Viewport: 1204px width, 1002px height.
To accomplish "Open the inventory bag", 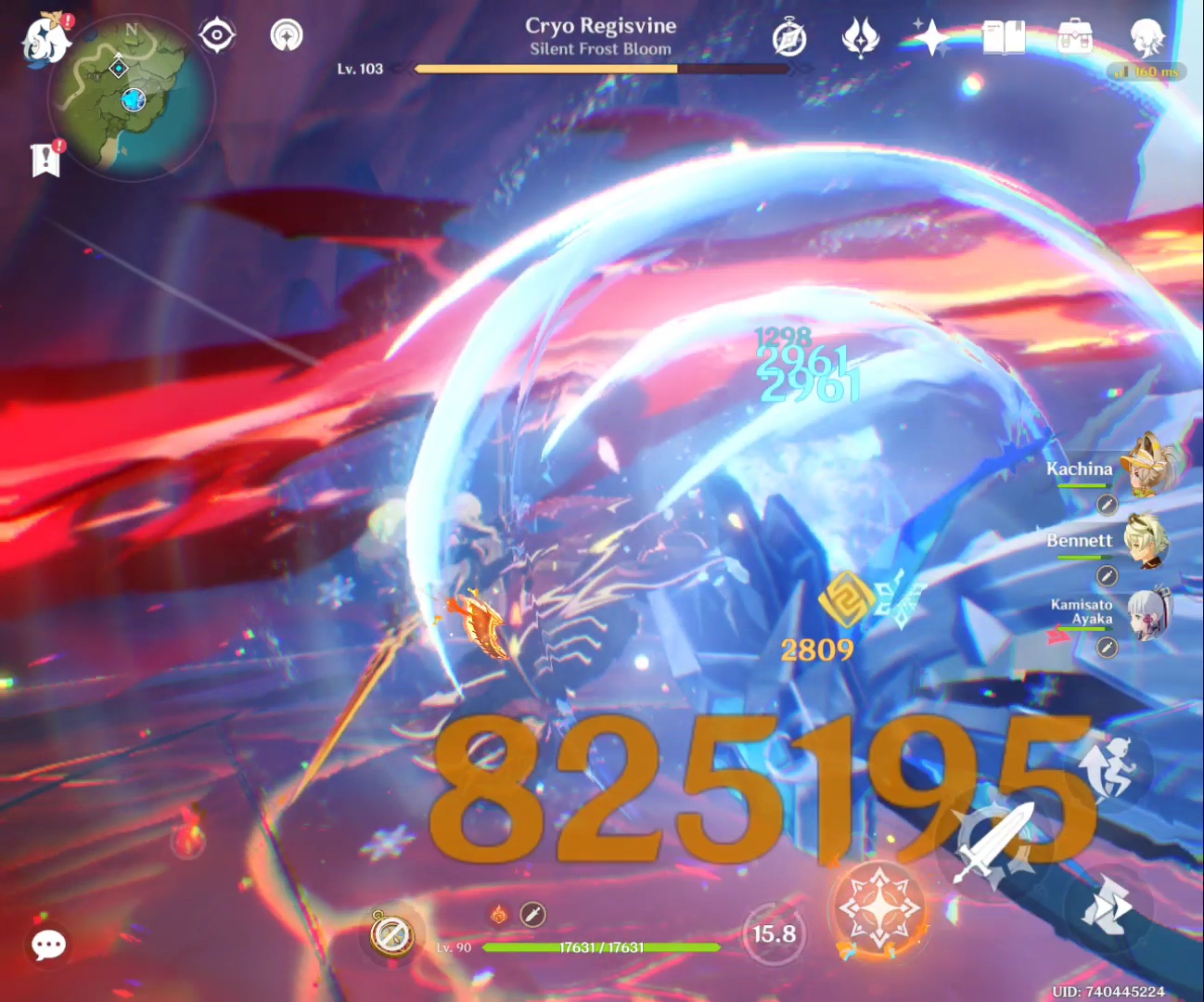I will (1074, 38).
